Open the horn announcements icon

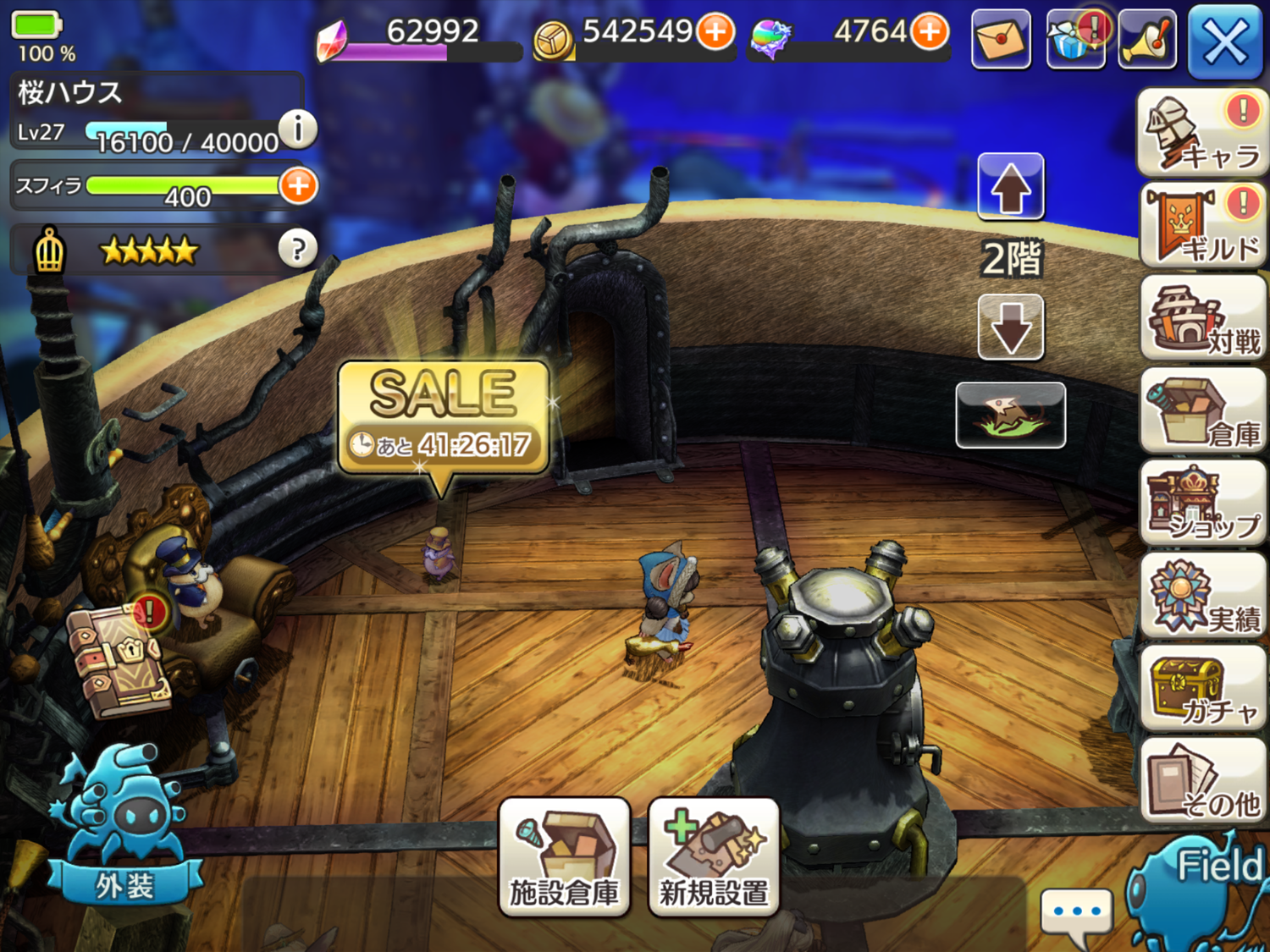[x=1147, y=39]
